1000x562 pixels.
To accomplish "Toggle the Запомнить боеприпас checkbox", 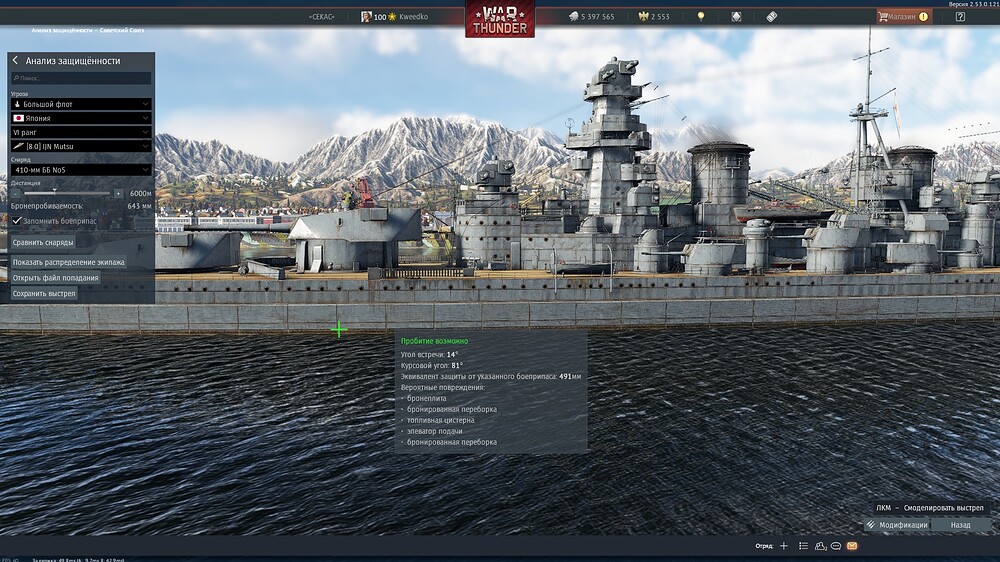I will pos(17,220).
